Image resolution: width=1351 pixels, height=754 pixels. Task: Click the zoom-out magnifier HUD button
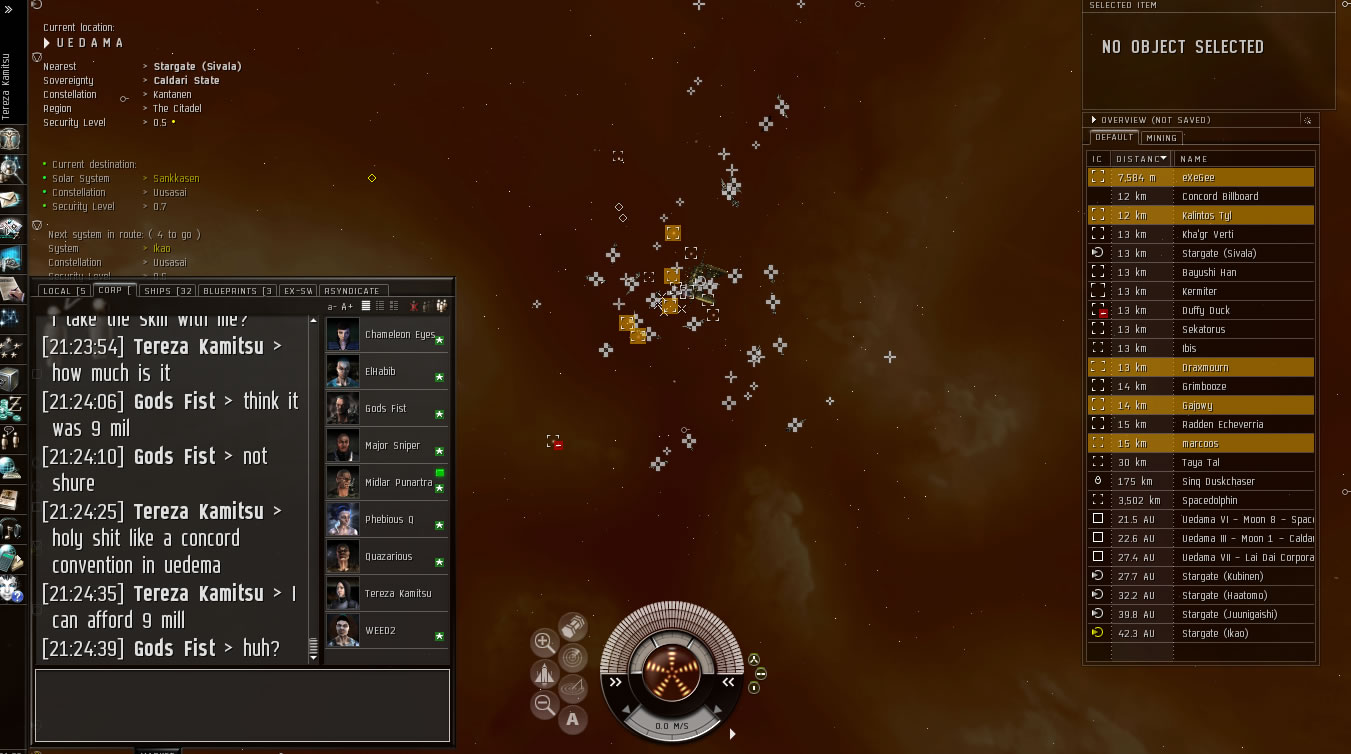545,705
